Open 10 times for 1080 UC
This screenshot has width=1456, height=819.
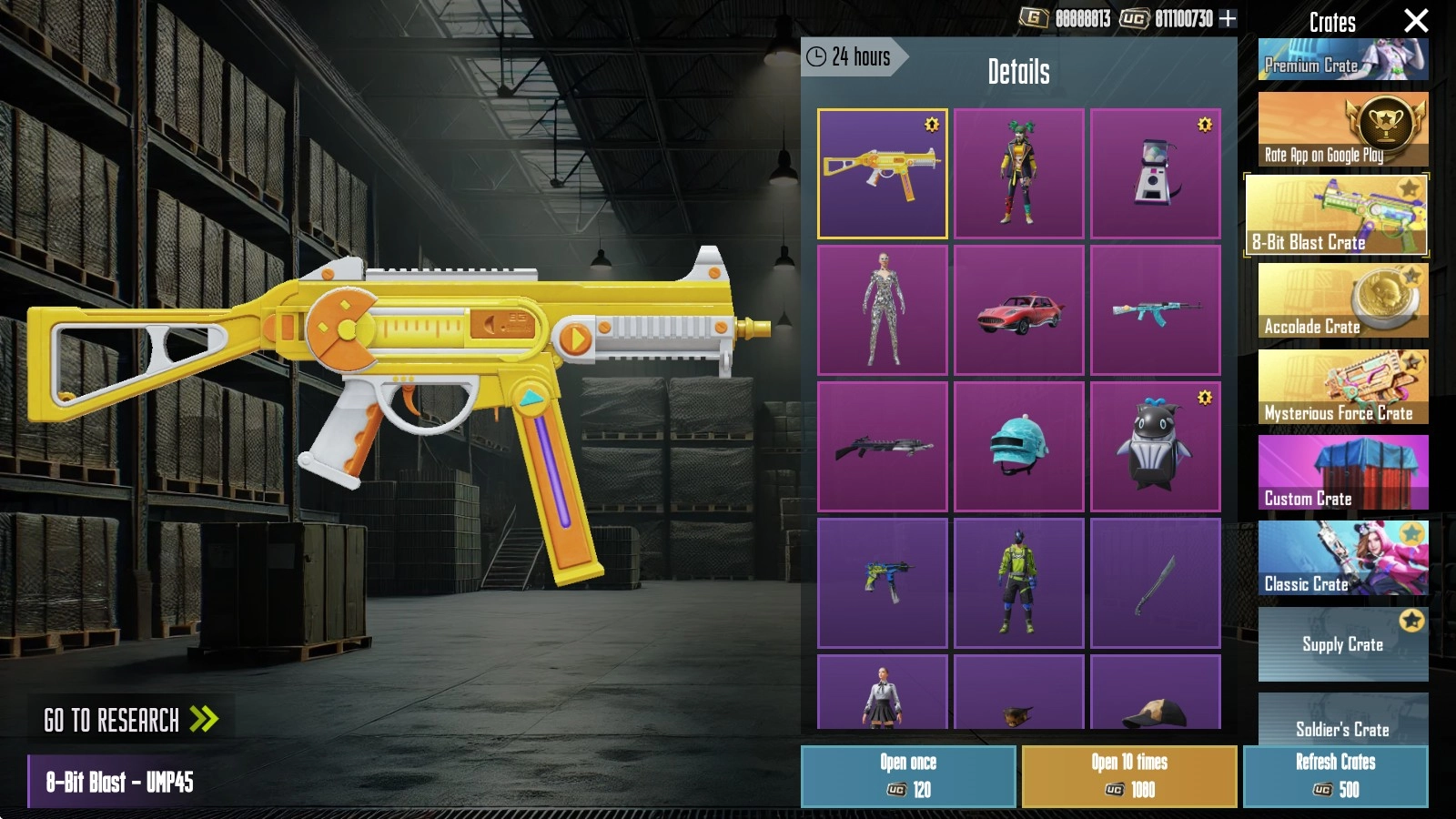coord(1129,776)
